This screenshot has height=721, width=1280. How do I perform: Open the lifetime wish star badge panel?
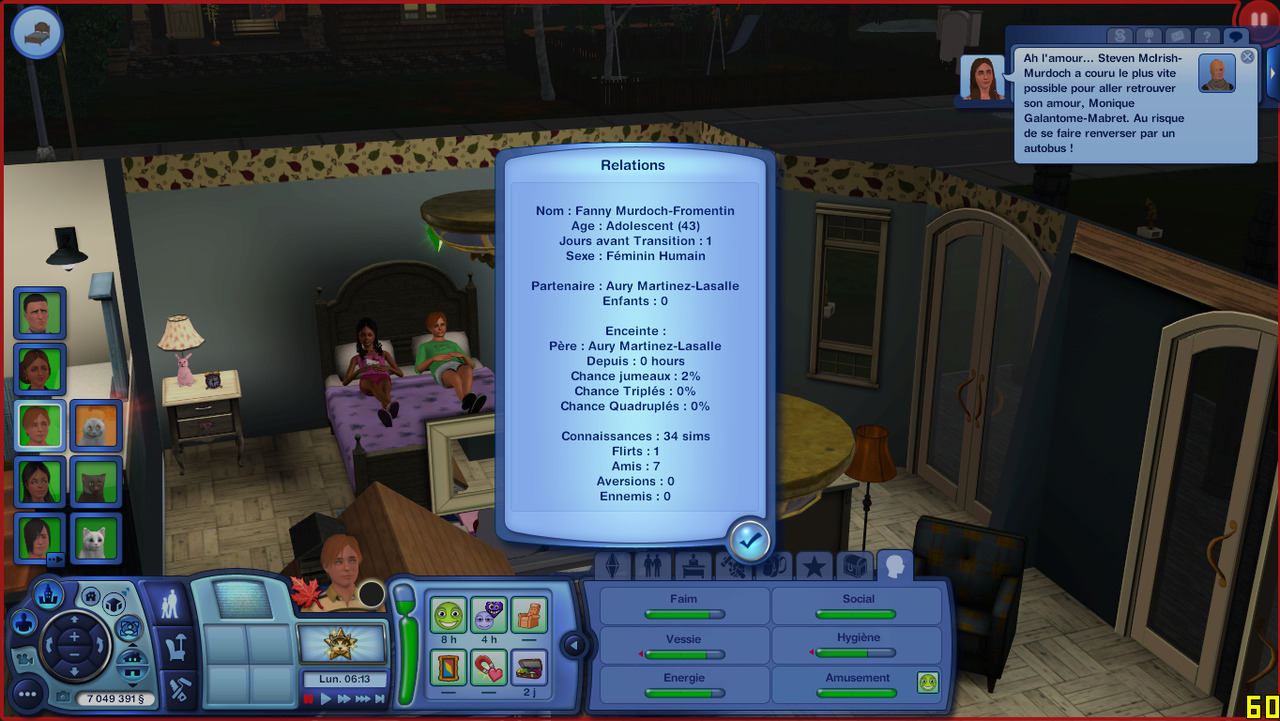[342, 641]
